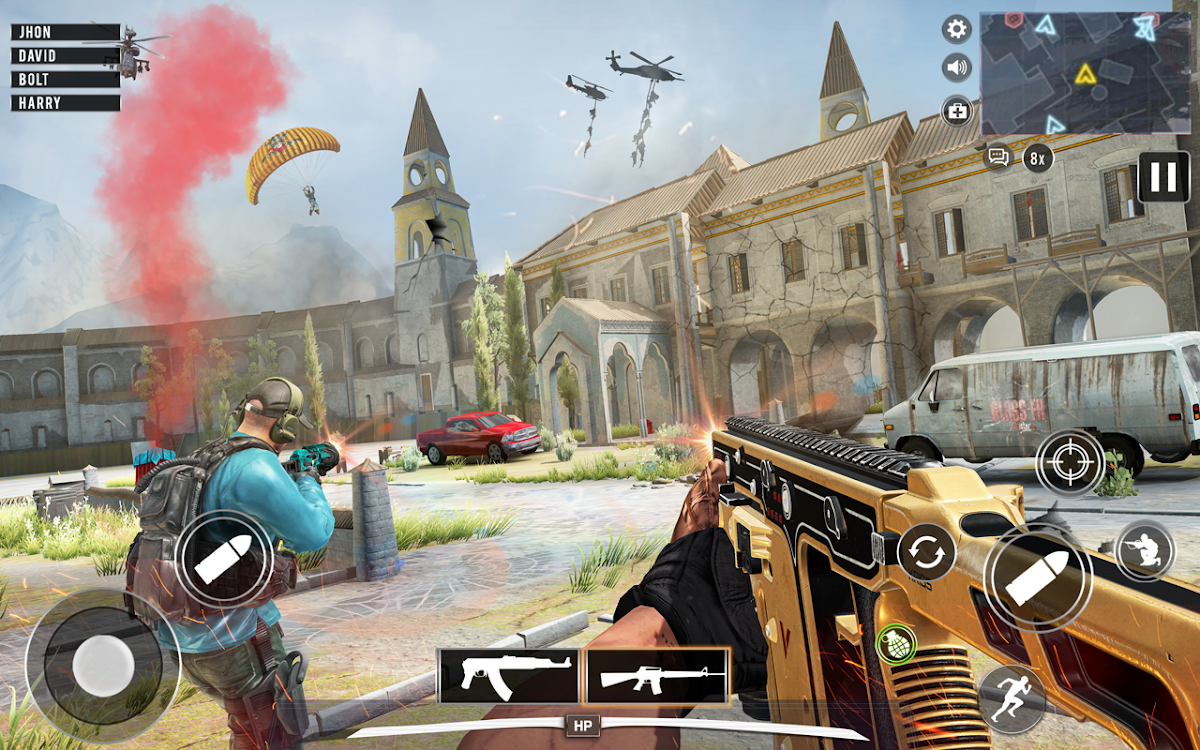Reload weapon with circular arrows button
Screen dimensions: 1200x750
[x=926, y=552]
